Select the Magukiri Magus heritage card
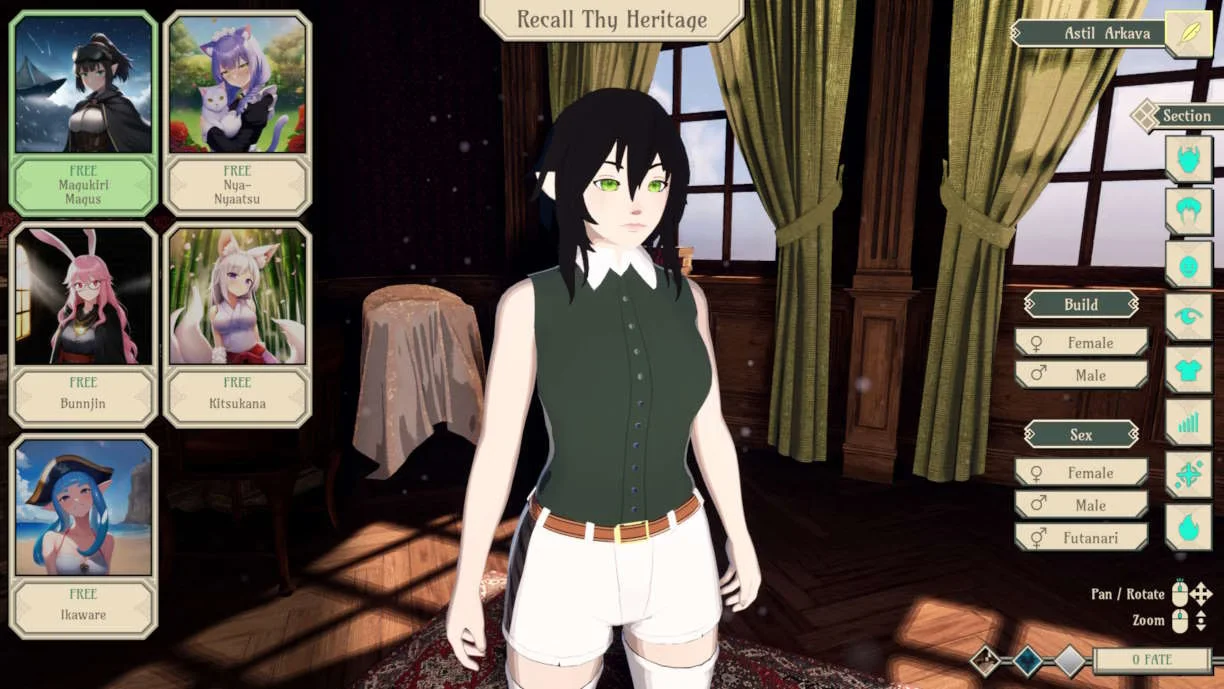1224x689 pixels. coord(83,113)
